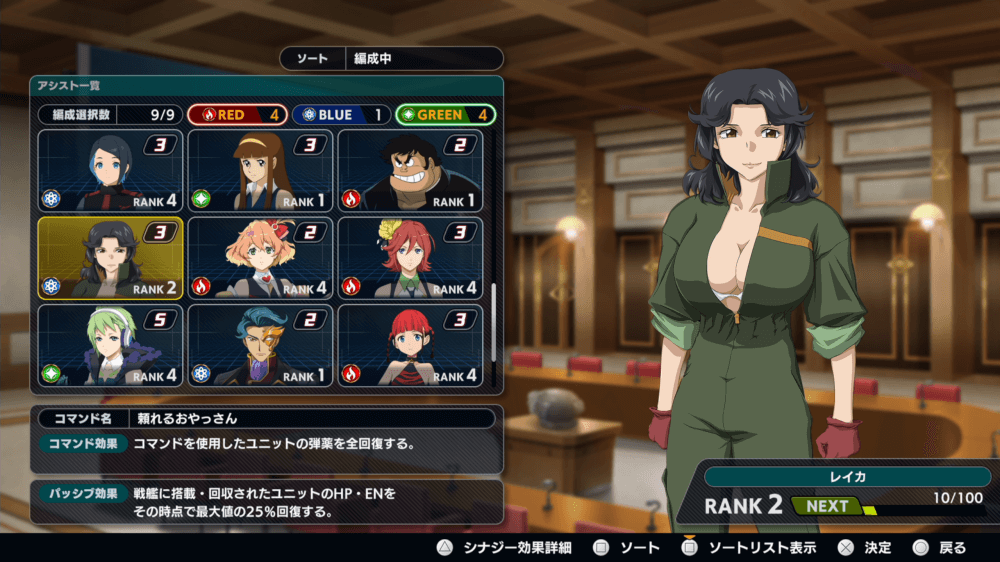Select the highlighted Reika assist card
1000x562 pixels.
coord(110,258)
